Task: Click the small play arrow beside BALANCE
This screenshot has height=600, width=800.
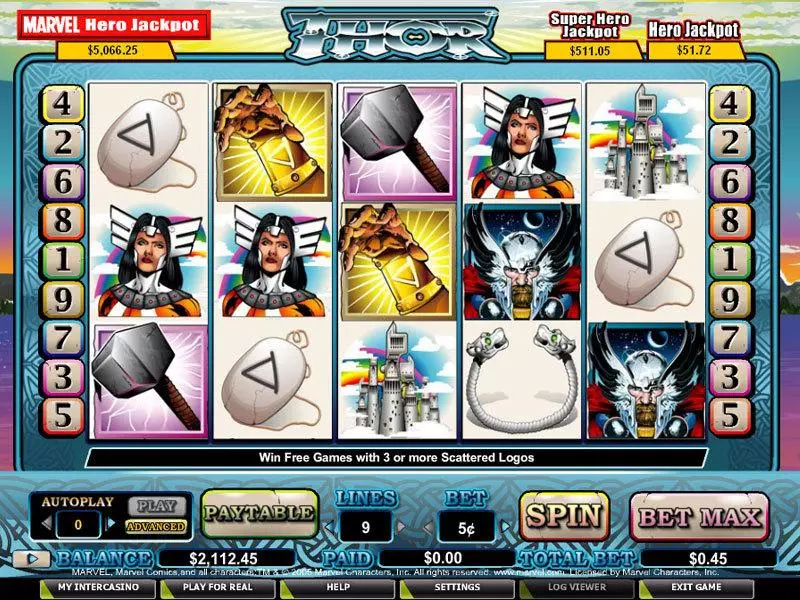Action: click(33, 560)
